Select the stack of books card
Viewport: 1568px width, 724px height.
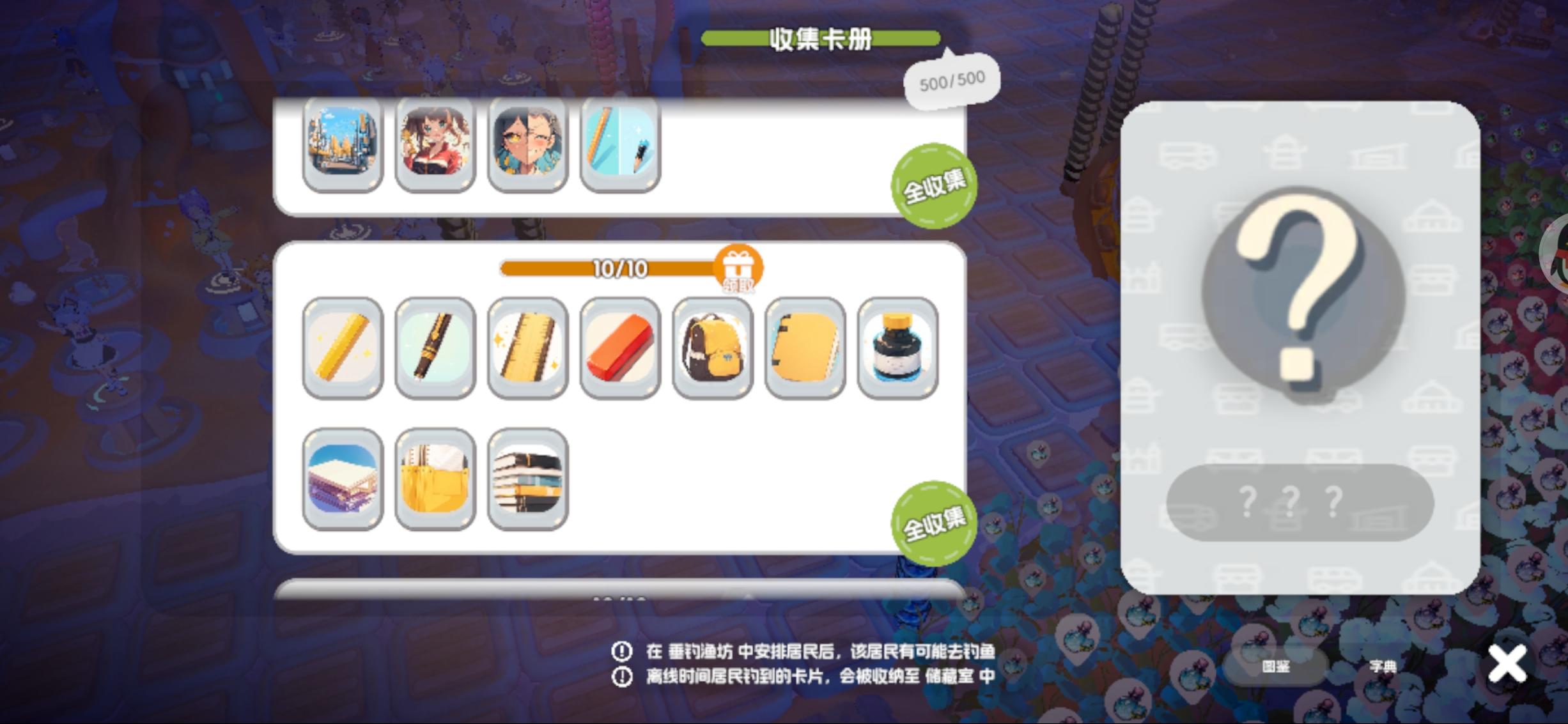[527, 478]
